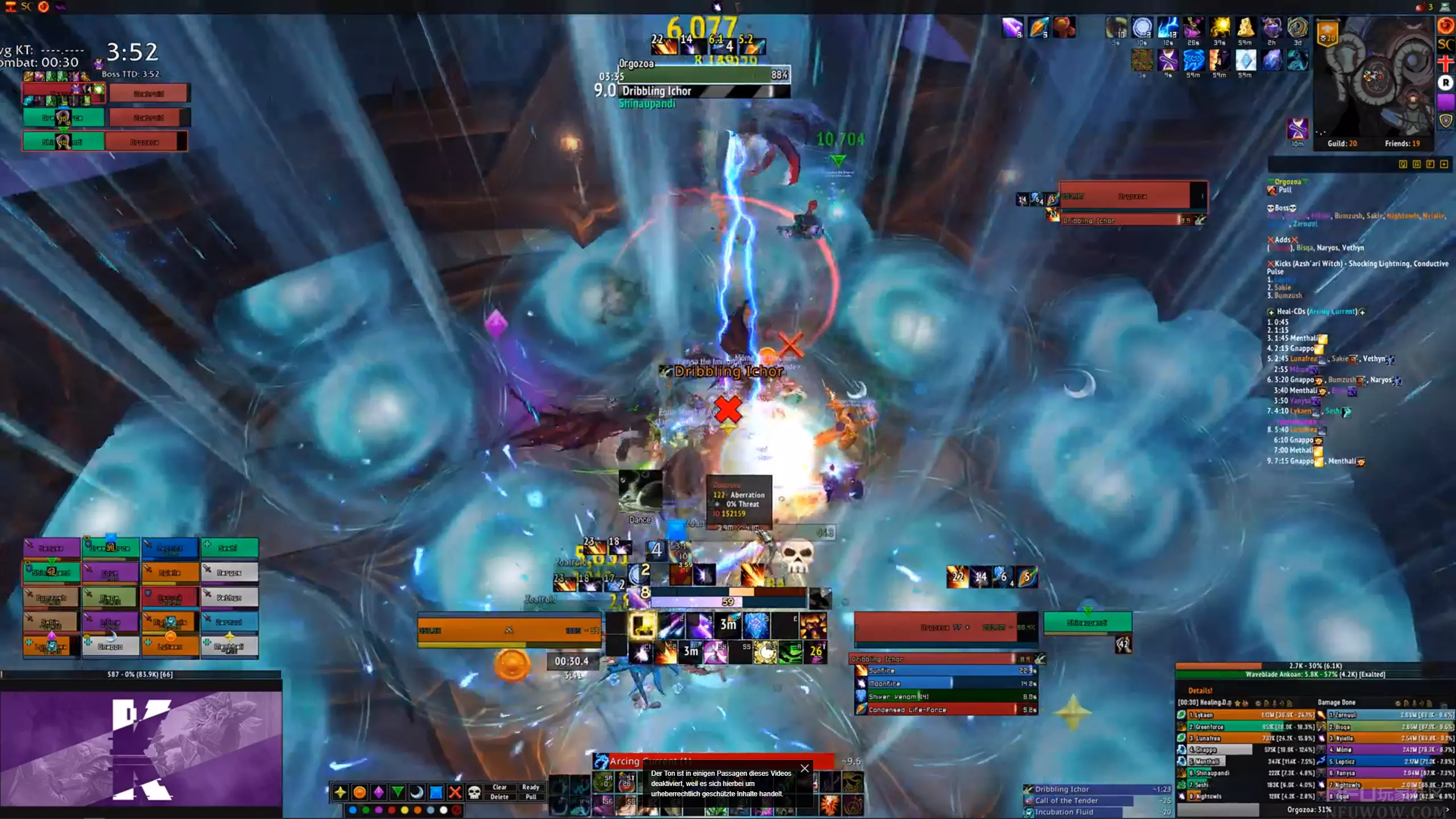The height and width of the screenshot is (819, 1456).
Task: Activate the glowing yellow ability icon
Action: click(x=643, y=626)
